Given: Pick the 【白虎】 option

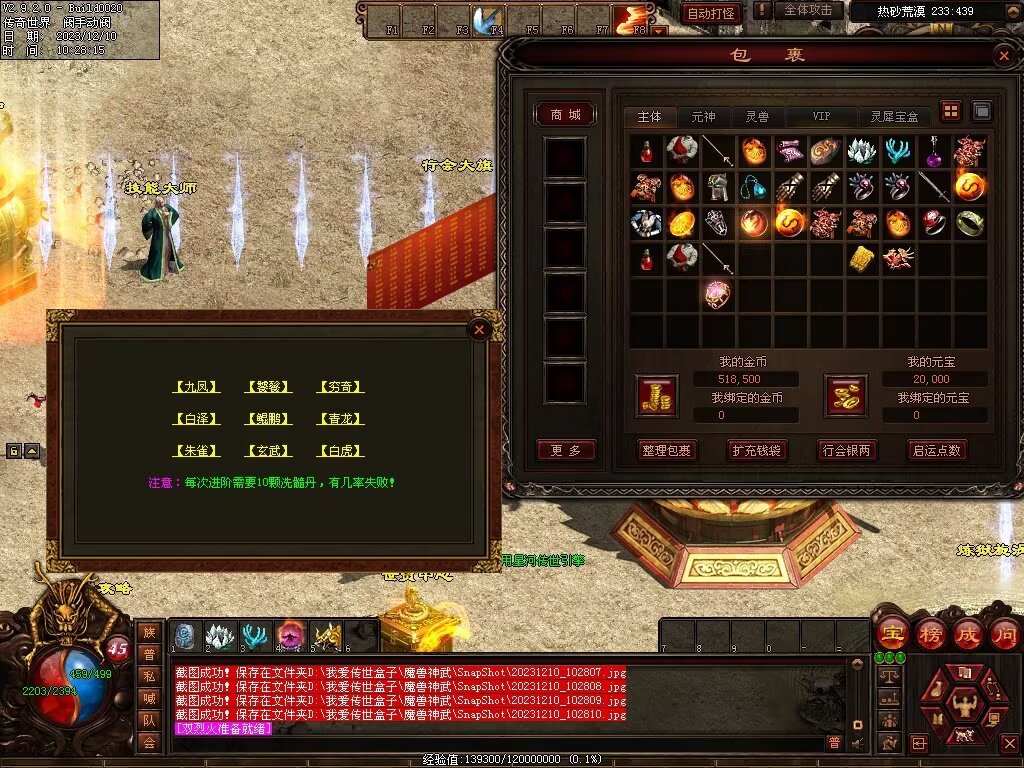Looking at the screenshot, I should pyautogui.click(x=340, y=451).
